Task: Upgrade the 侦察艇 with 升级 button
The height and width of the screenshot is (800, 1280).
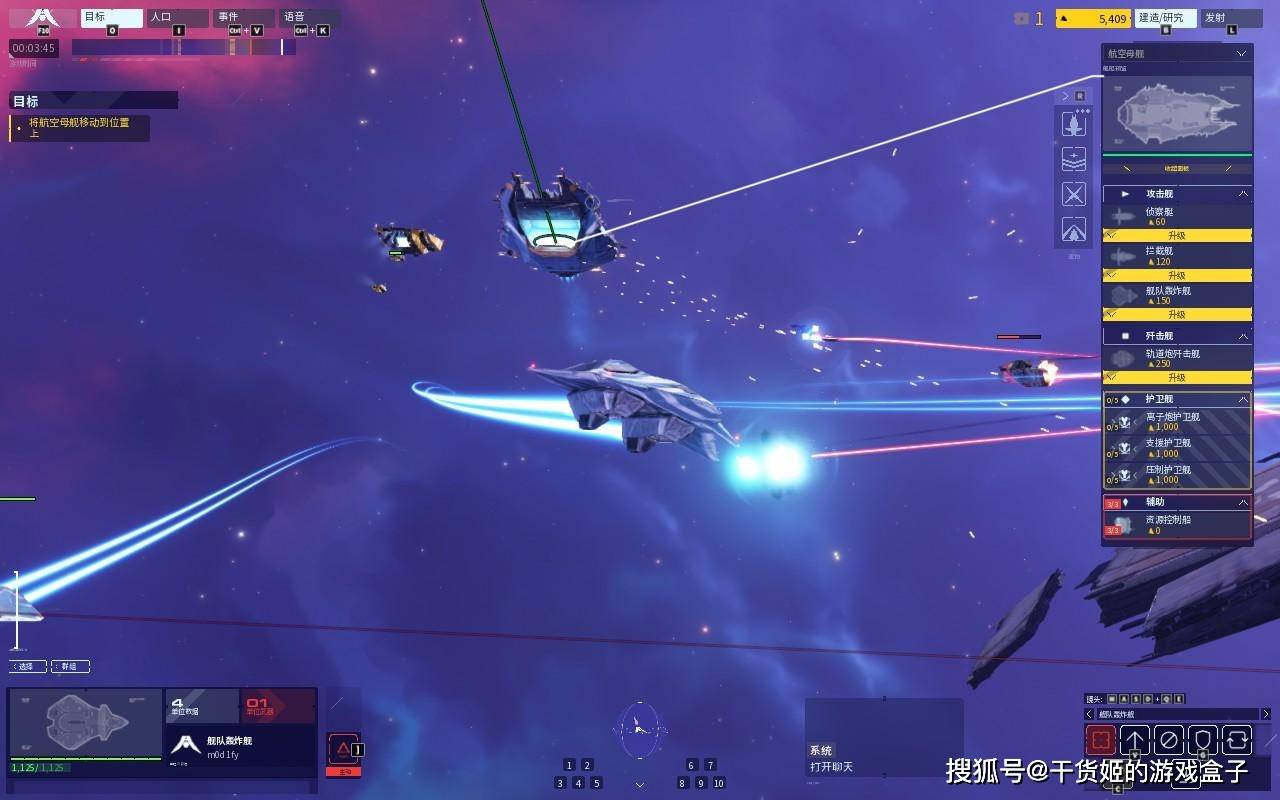Action: [1177, 236]
